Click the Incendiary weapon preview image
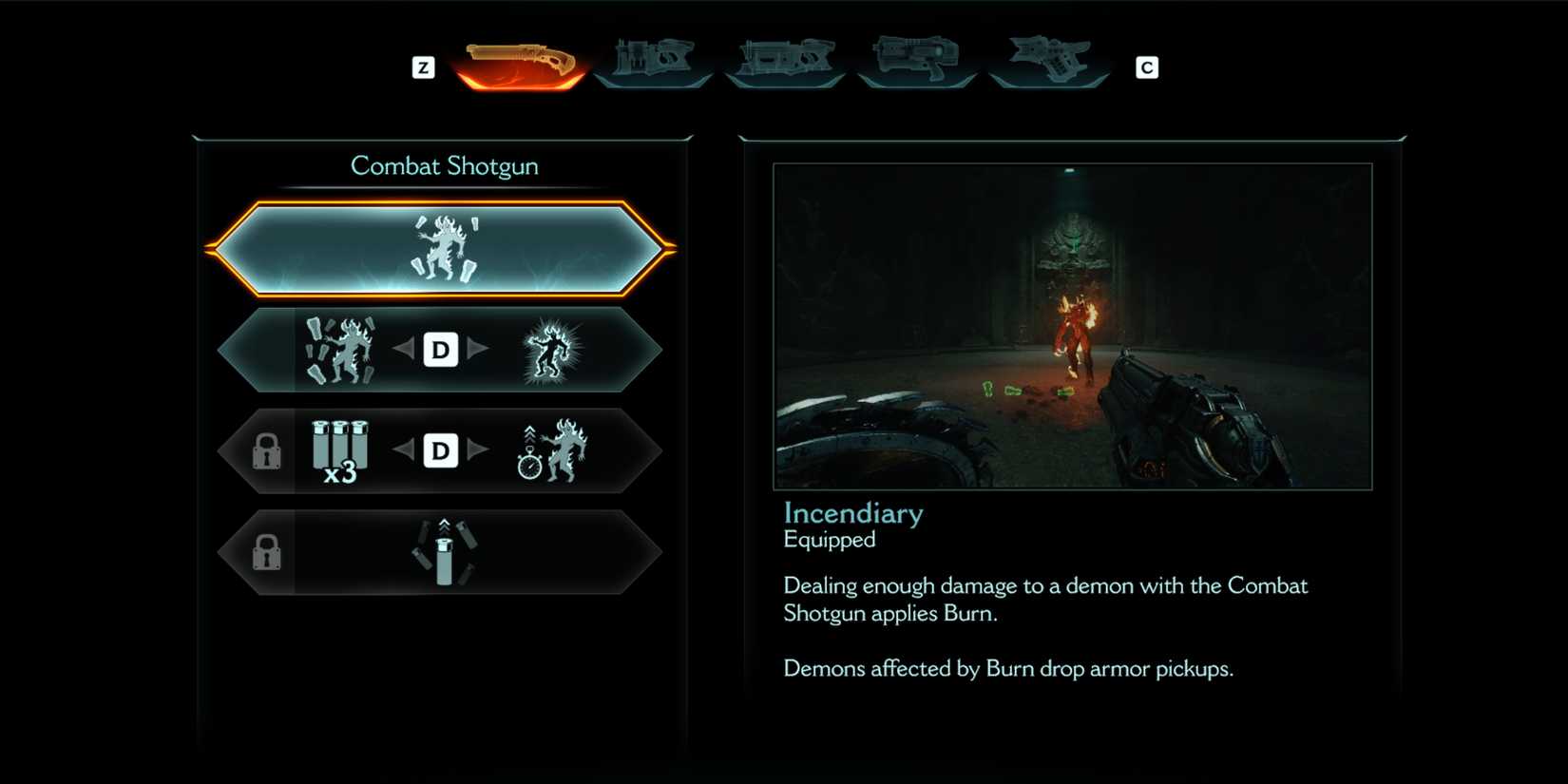The width and height of the screenshot is (1568, 784). pyautogui.click(x=1074, y=328)
